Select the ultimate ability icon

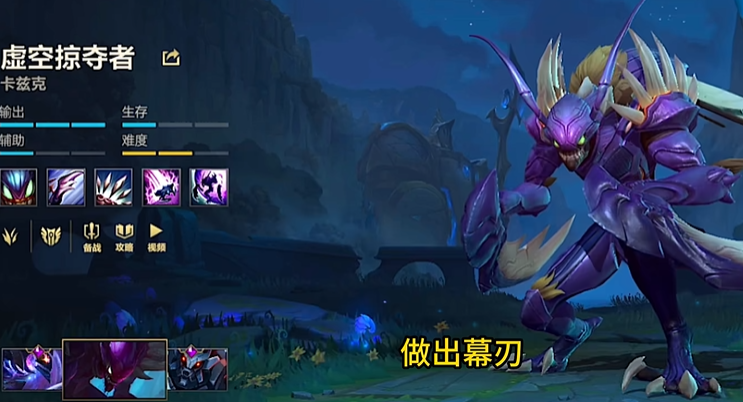(x=209, y=186)
